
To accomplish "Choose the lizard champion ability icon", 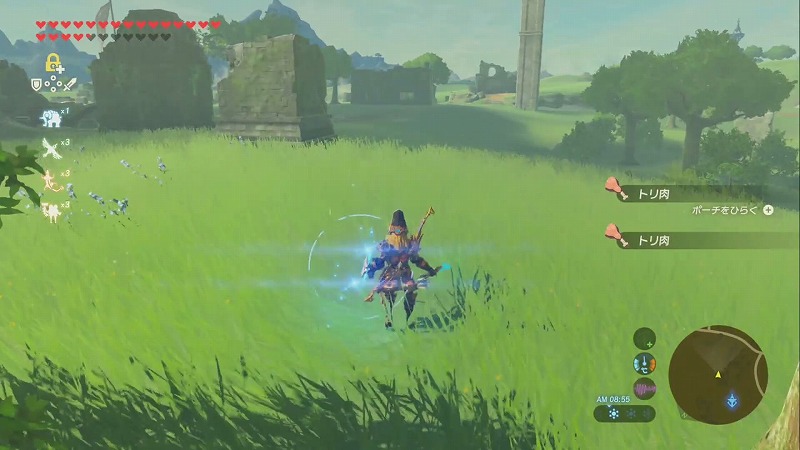I will click(x=50, y=180).
